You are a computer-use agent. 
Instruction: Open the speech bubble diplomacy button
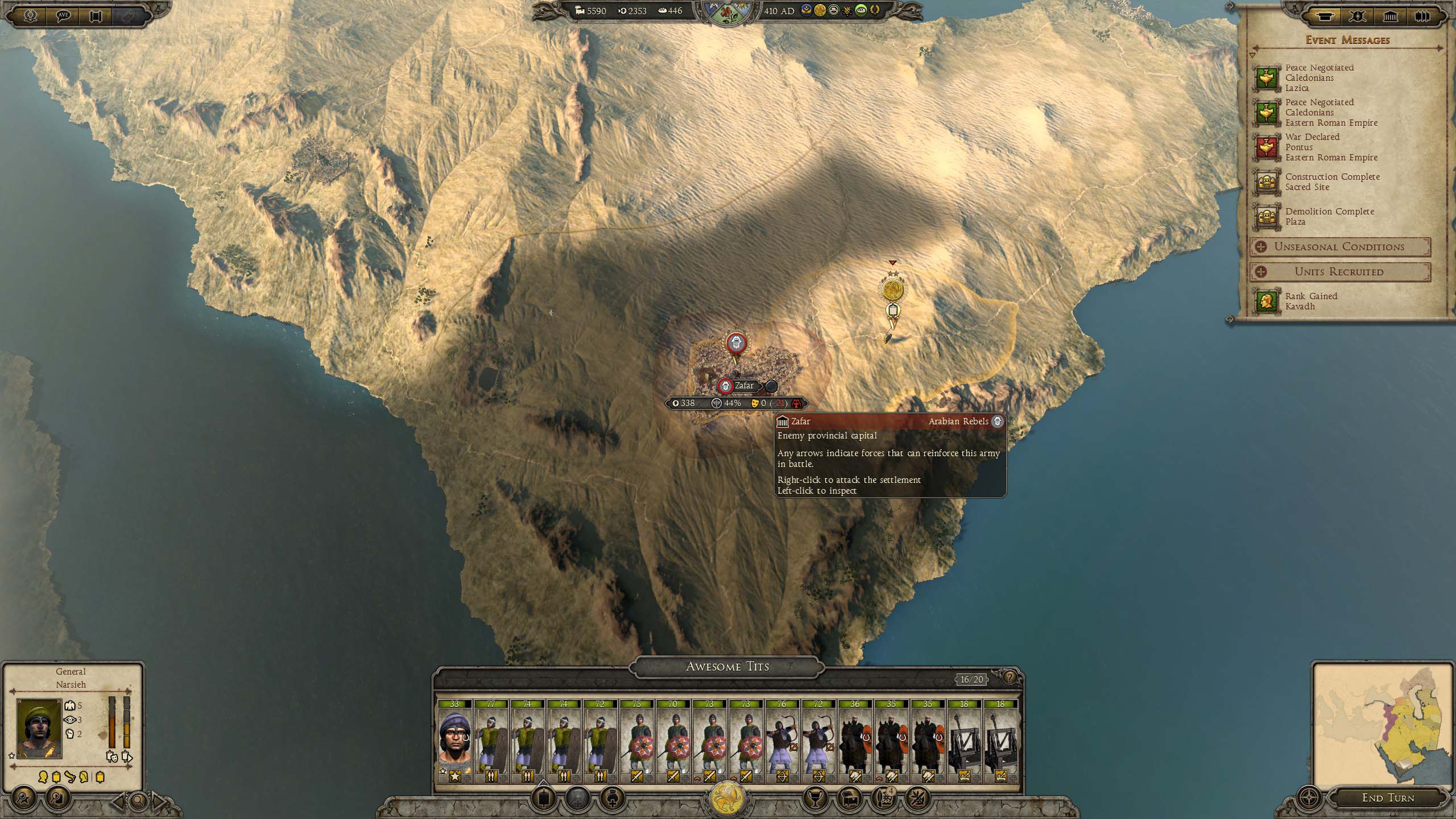(63, 16)
